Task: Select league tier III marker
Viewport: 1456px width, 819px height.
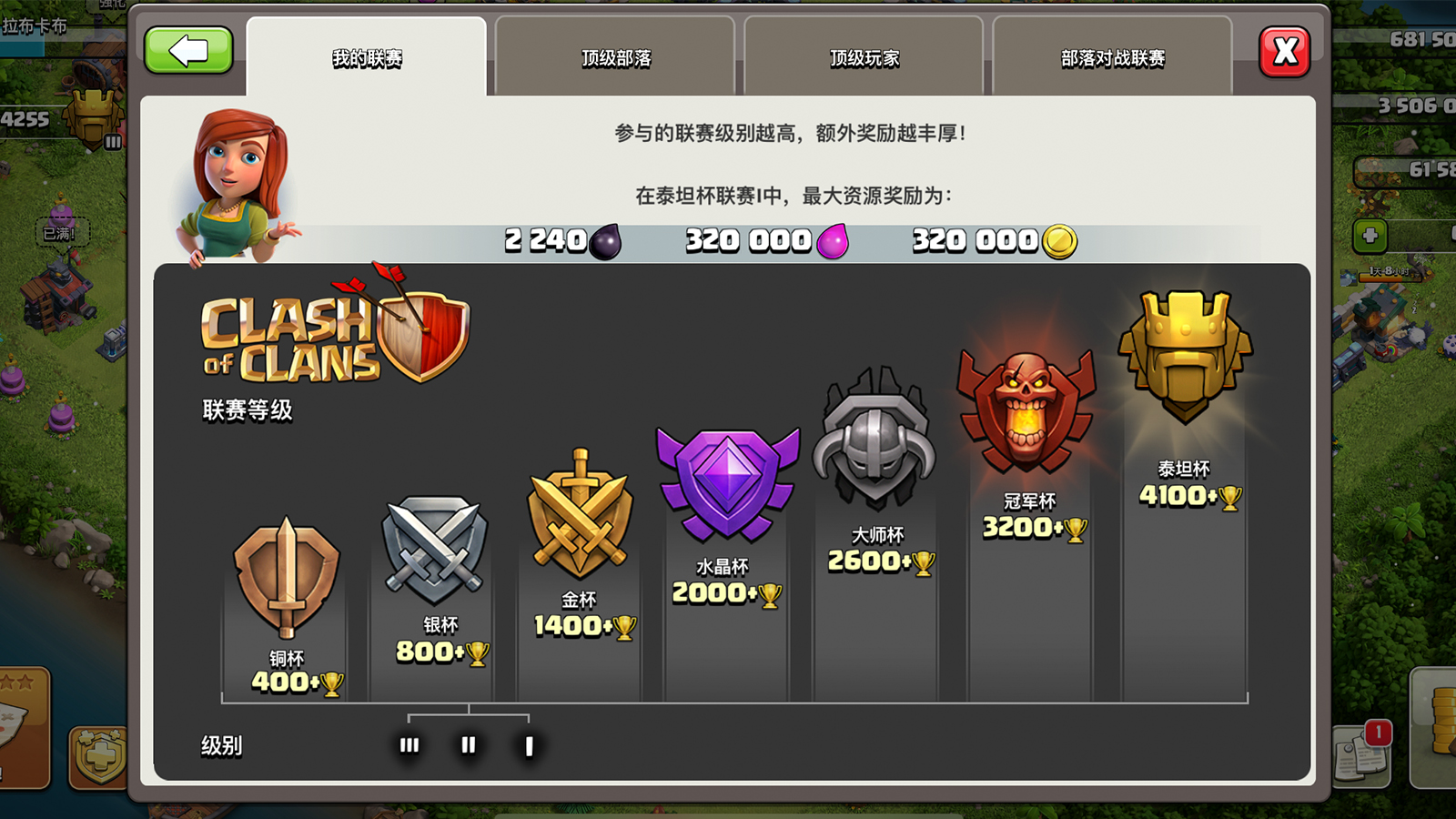Action: click(x=408, y=743)
